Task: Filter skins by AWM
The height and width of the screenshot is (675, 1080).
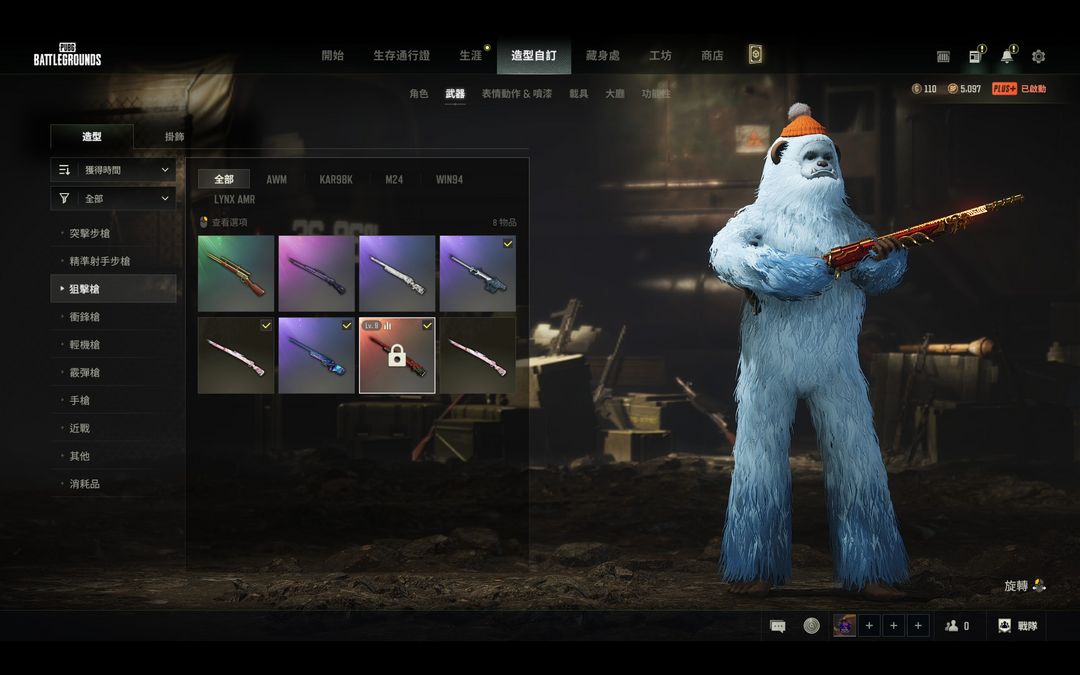Action: pos(276,180)
